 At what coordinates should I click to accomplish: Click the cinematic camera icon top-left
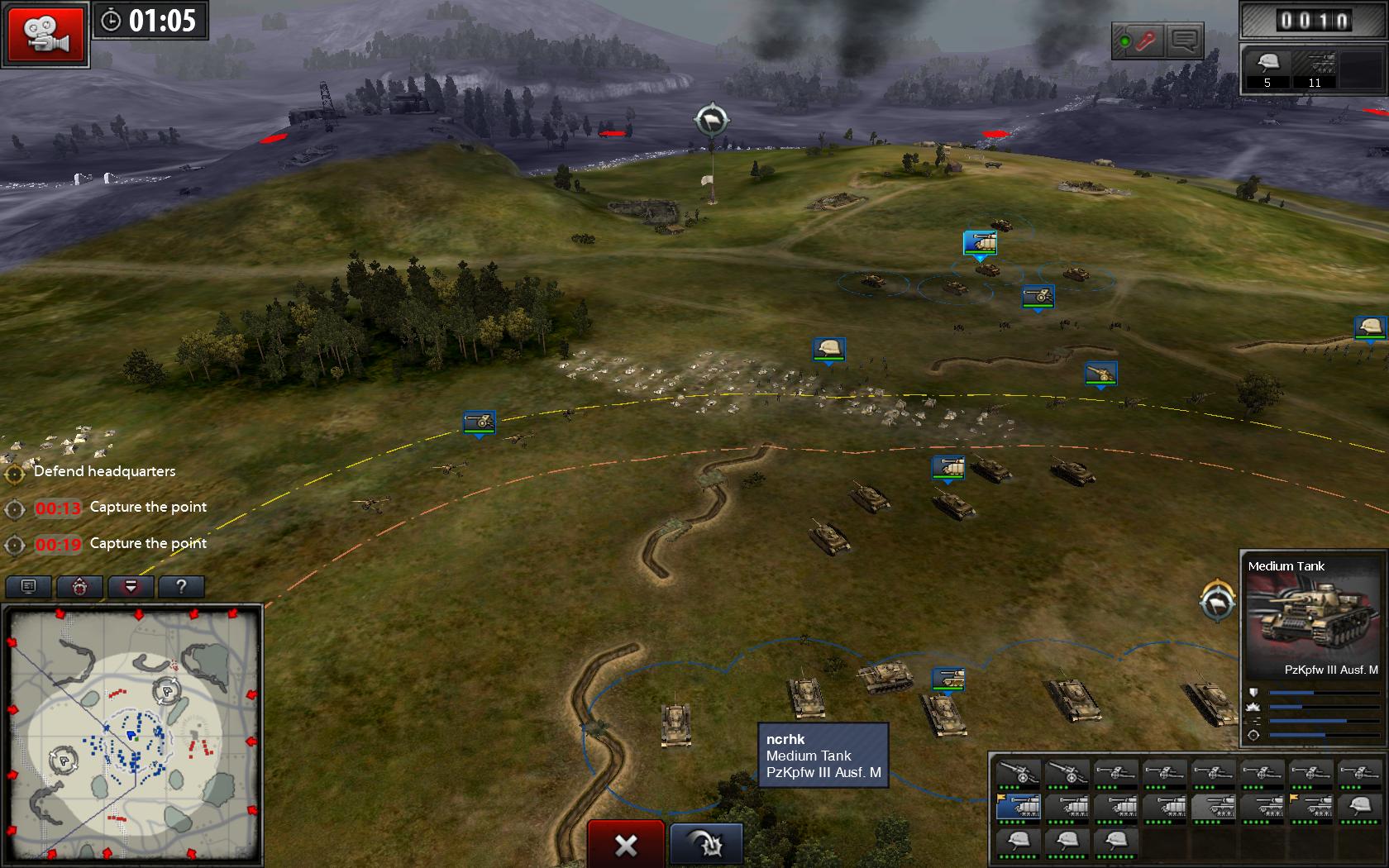(x=46, y=33)
